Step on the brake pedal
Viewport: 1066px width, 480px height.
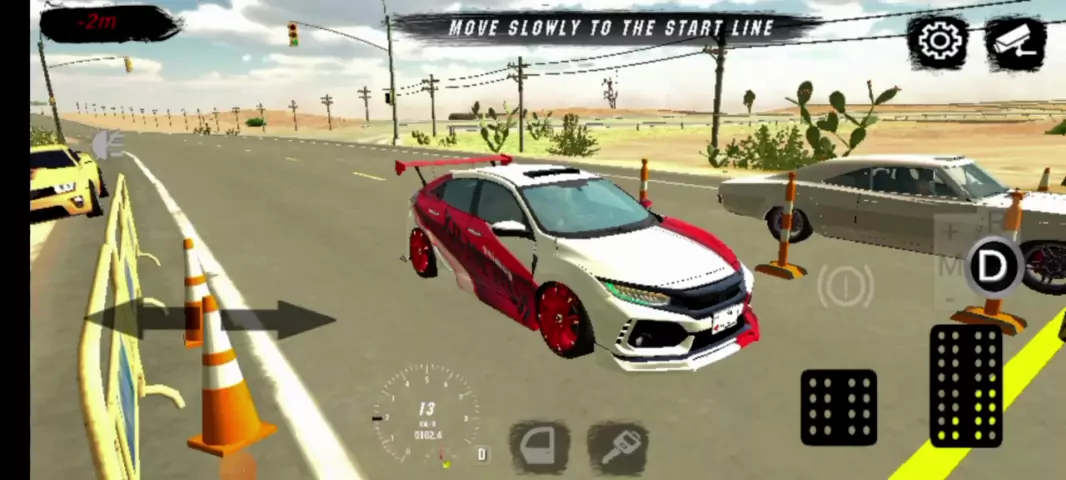click(838, 407)
